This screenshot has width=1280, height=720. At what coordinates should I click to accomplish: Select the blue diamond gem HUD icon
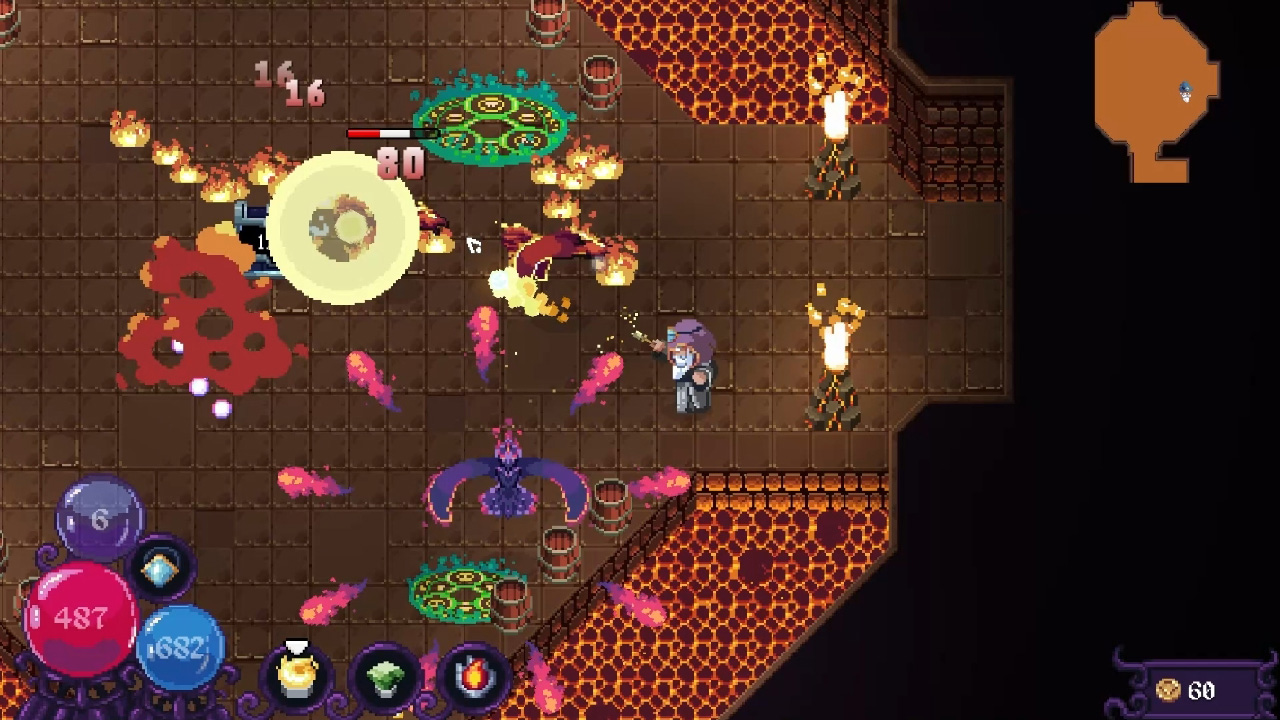tap(160, 570)
